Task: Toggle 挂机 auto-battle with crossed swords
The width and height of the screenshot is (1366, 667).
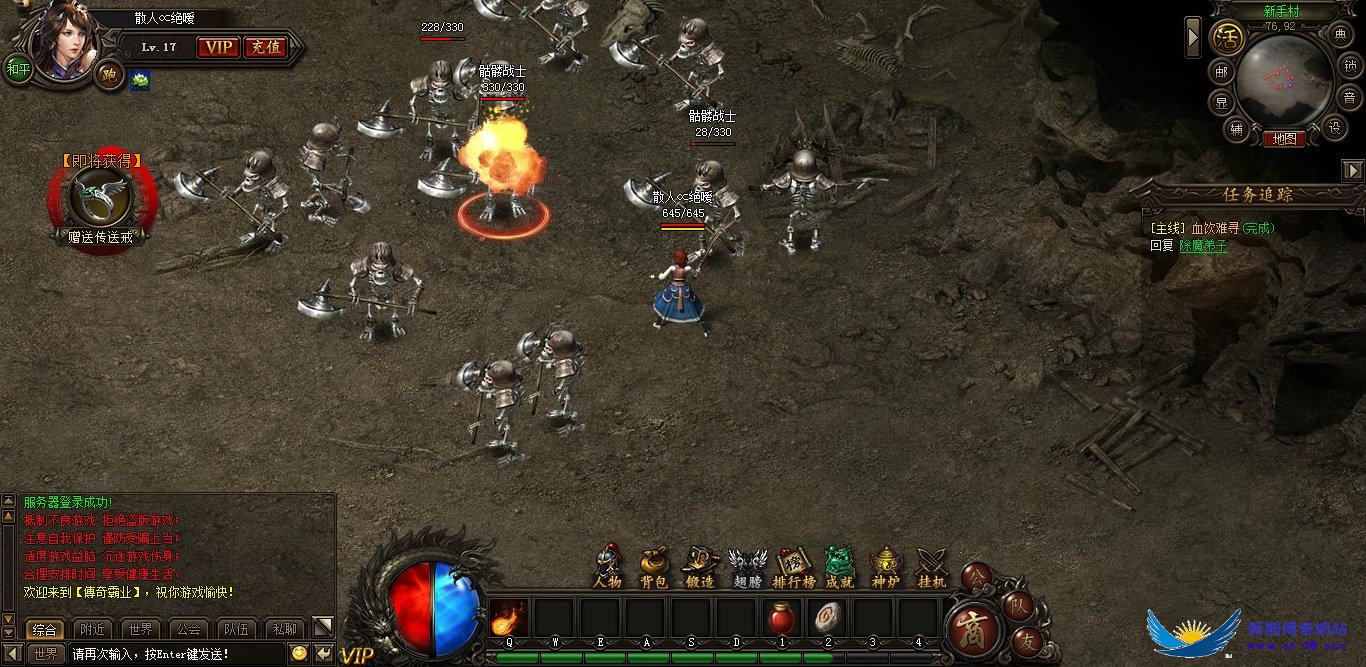Action: click(932, 566)
